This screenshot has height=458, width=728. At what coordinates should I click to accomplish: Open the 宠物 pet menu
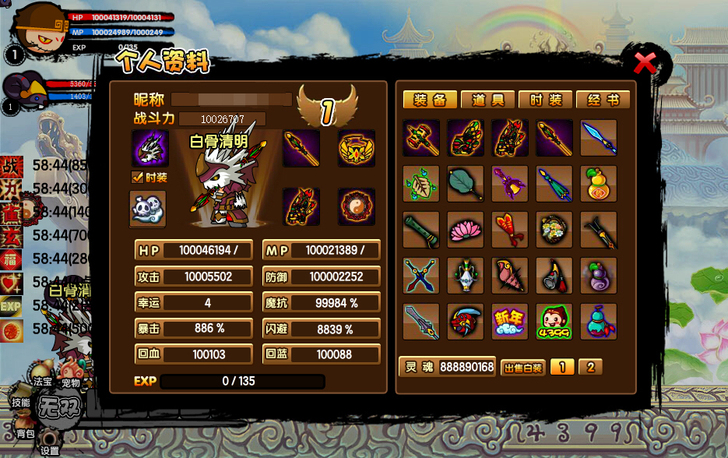click(70, 383)
